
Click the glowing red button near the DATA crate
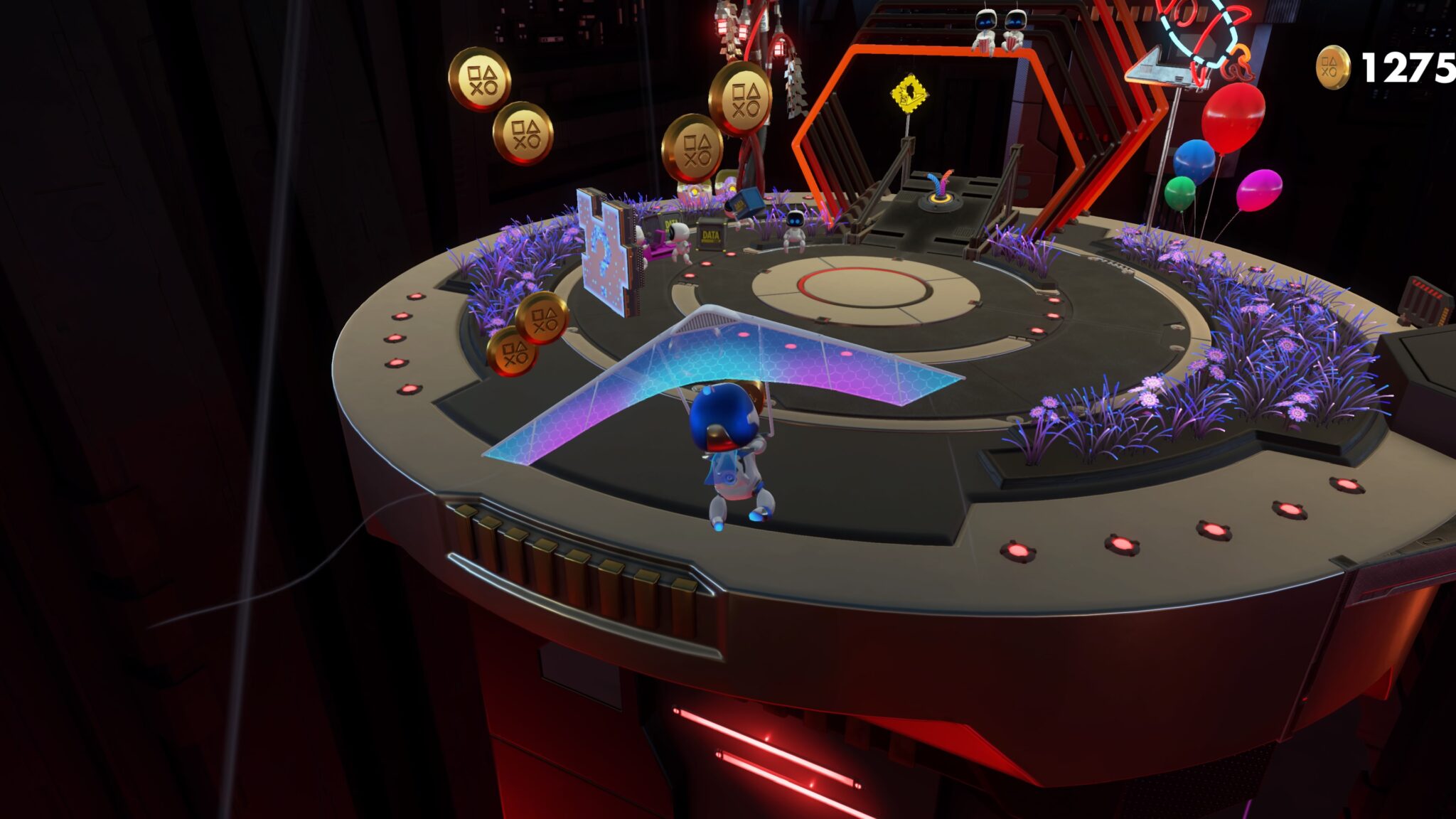[x=729, y=254]
